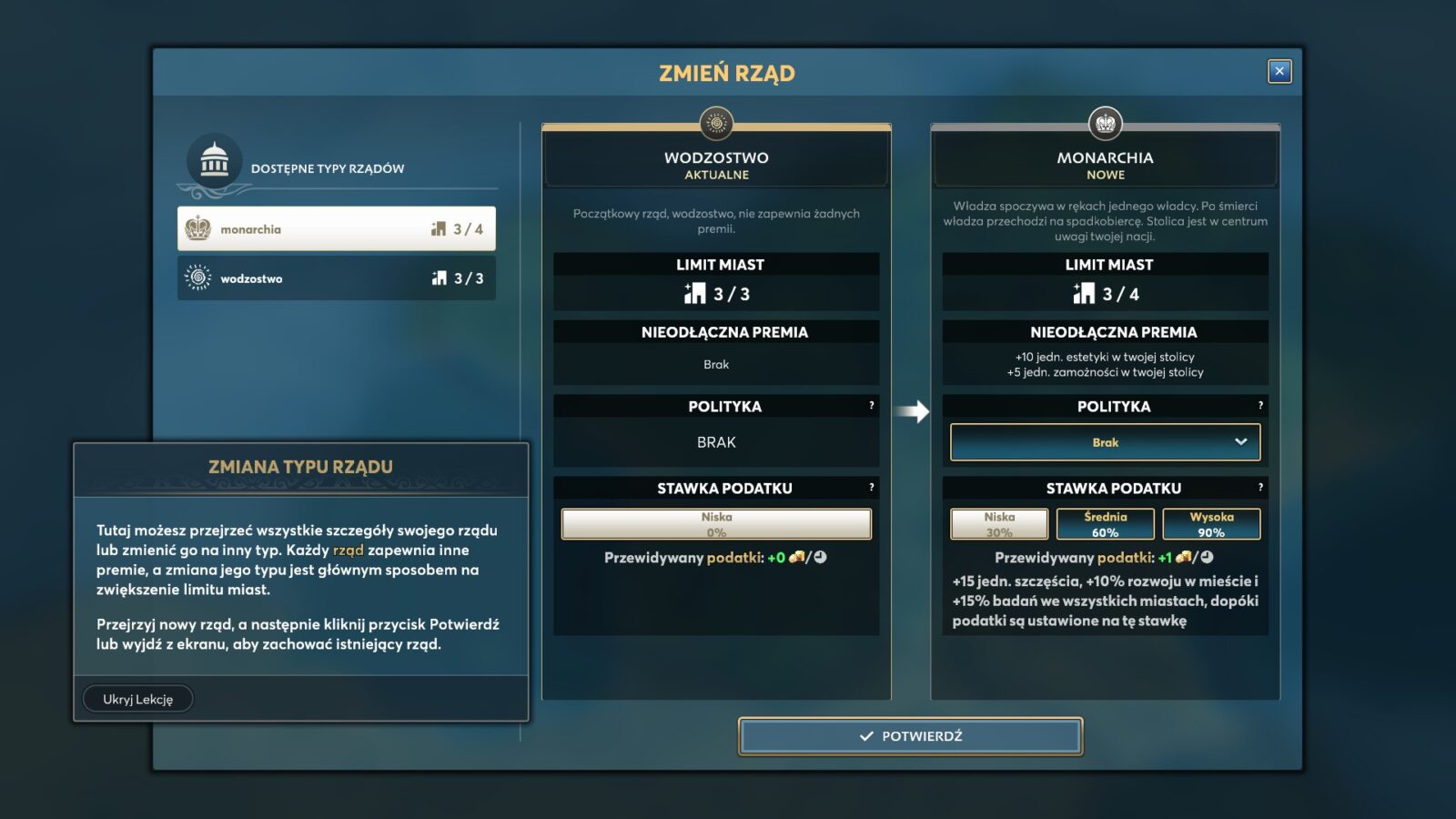1456x819 pixels.
Task: Set monarchy tax rate to Średnia 60%
Action: pyautogui.click(x=1105, y=524)
